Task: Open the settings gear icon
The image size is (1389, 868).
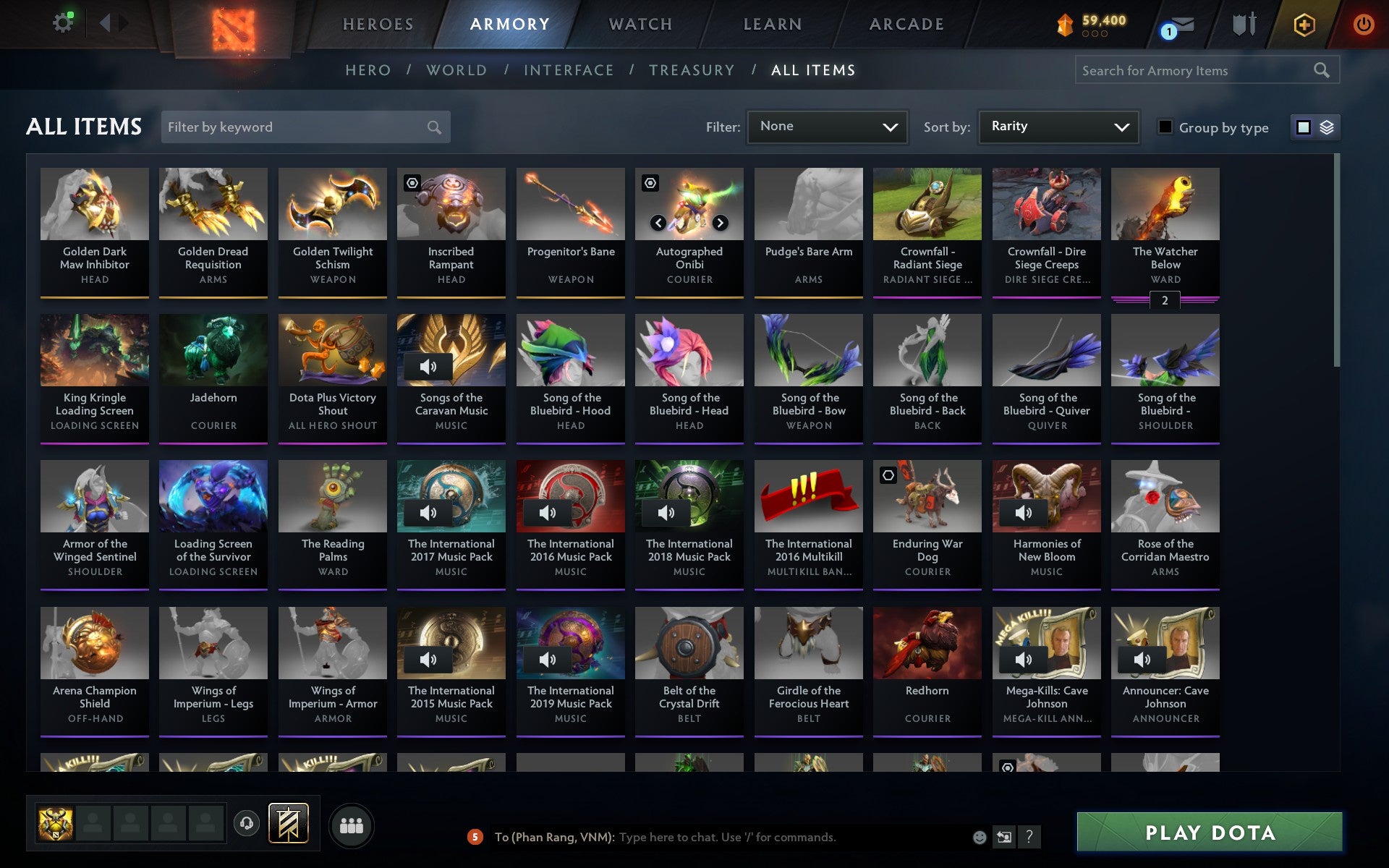Action: pyautogui.click(x=63, y=22)
